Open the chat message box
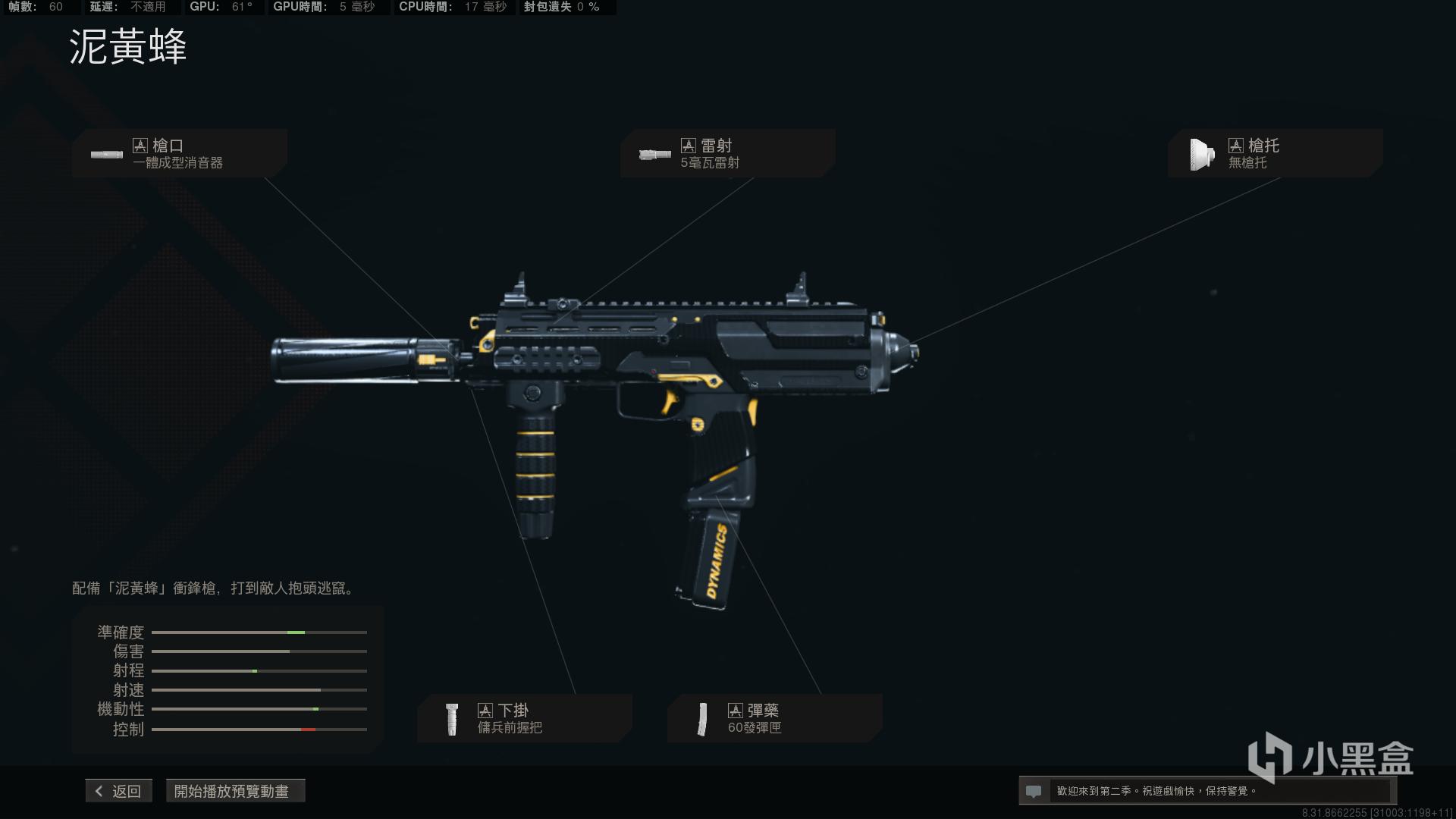The image size is (1456, 819). (1206, 791)
